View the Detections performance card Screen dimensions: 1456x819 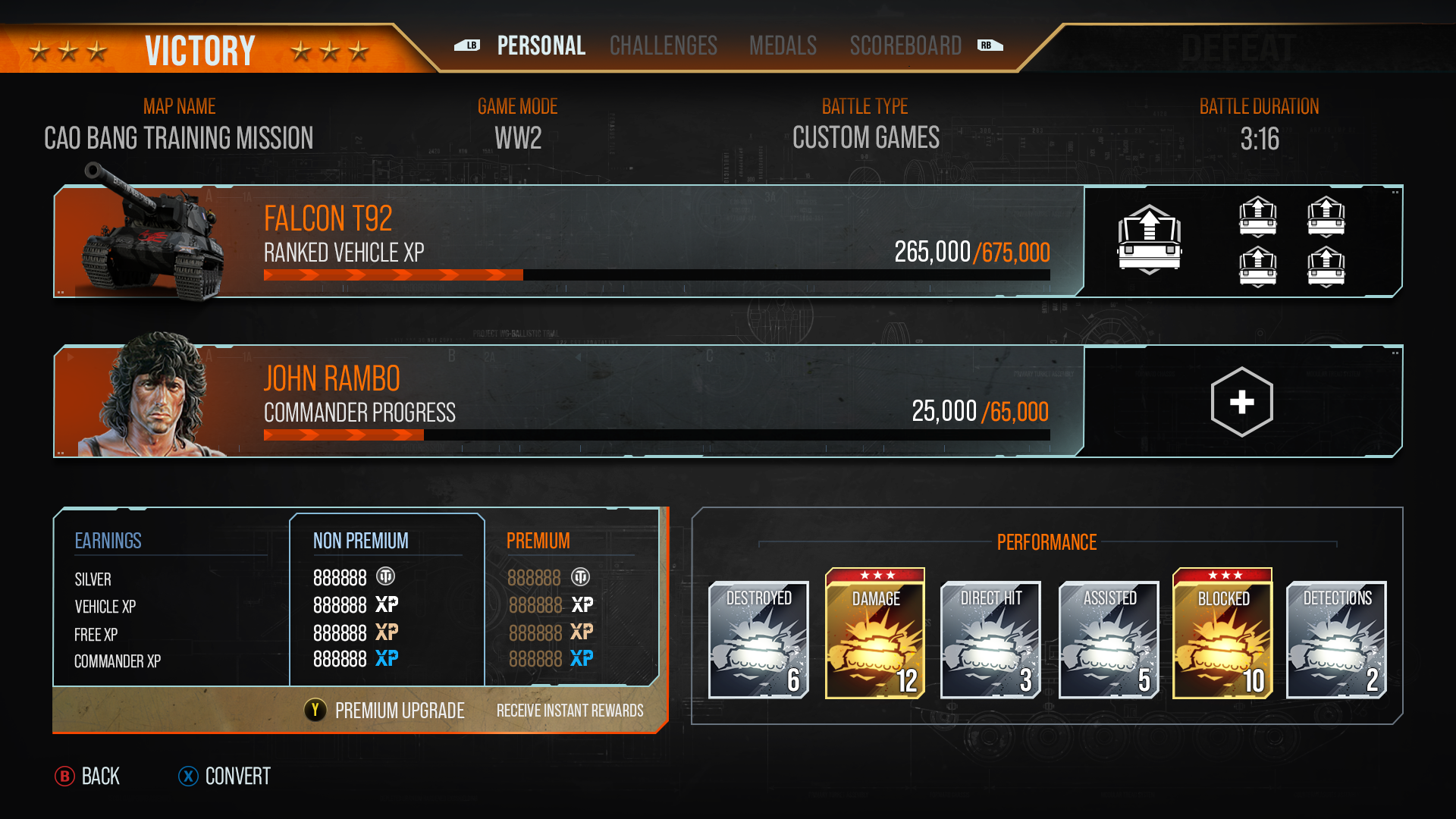pyautogui.click(x=1337, y=639)
